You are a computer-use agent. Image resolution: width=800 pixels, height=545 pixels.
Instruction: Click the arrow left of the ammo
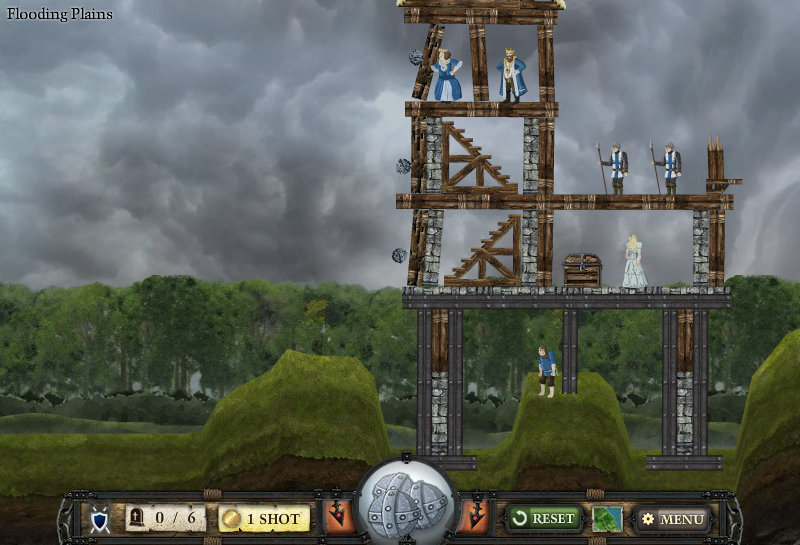coord(338,514)
